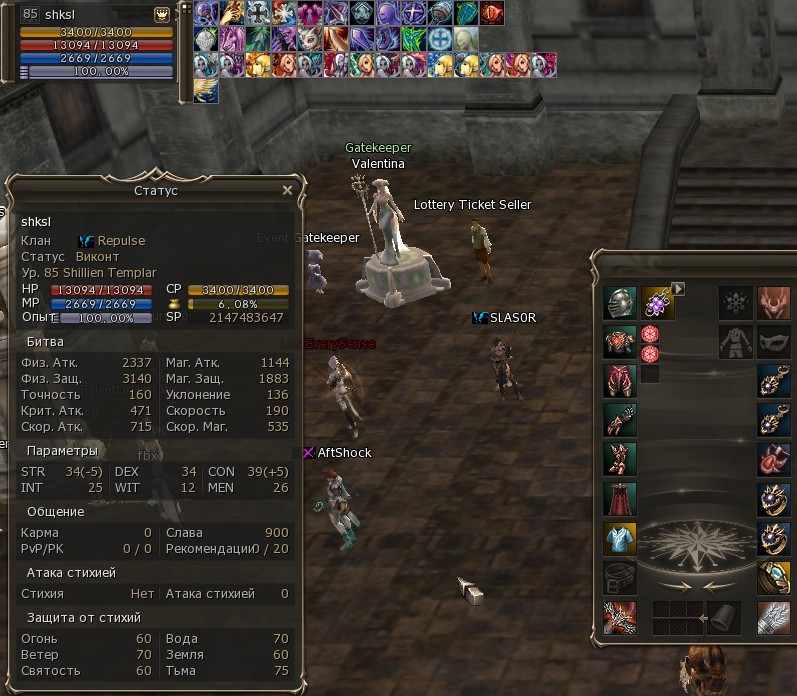Select the red chest armor slot

click(619, 342)
